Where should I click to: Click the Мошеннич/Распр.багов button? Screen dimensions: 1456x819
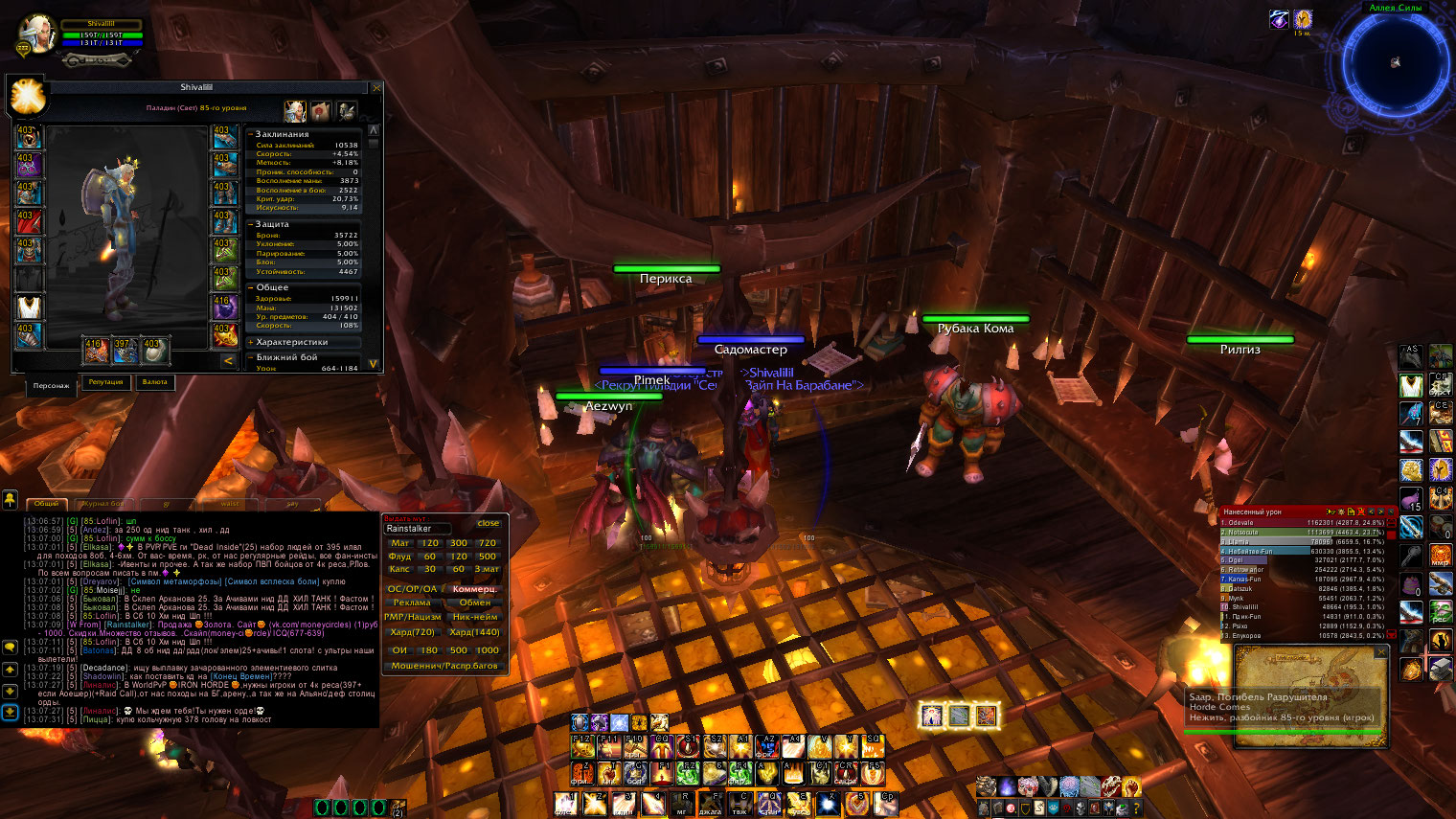(x=444, y=666)
